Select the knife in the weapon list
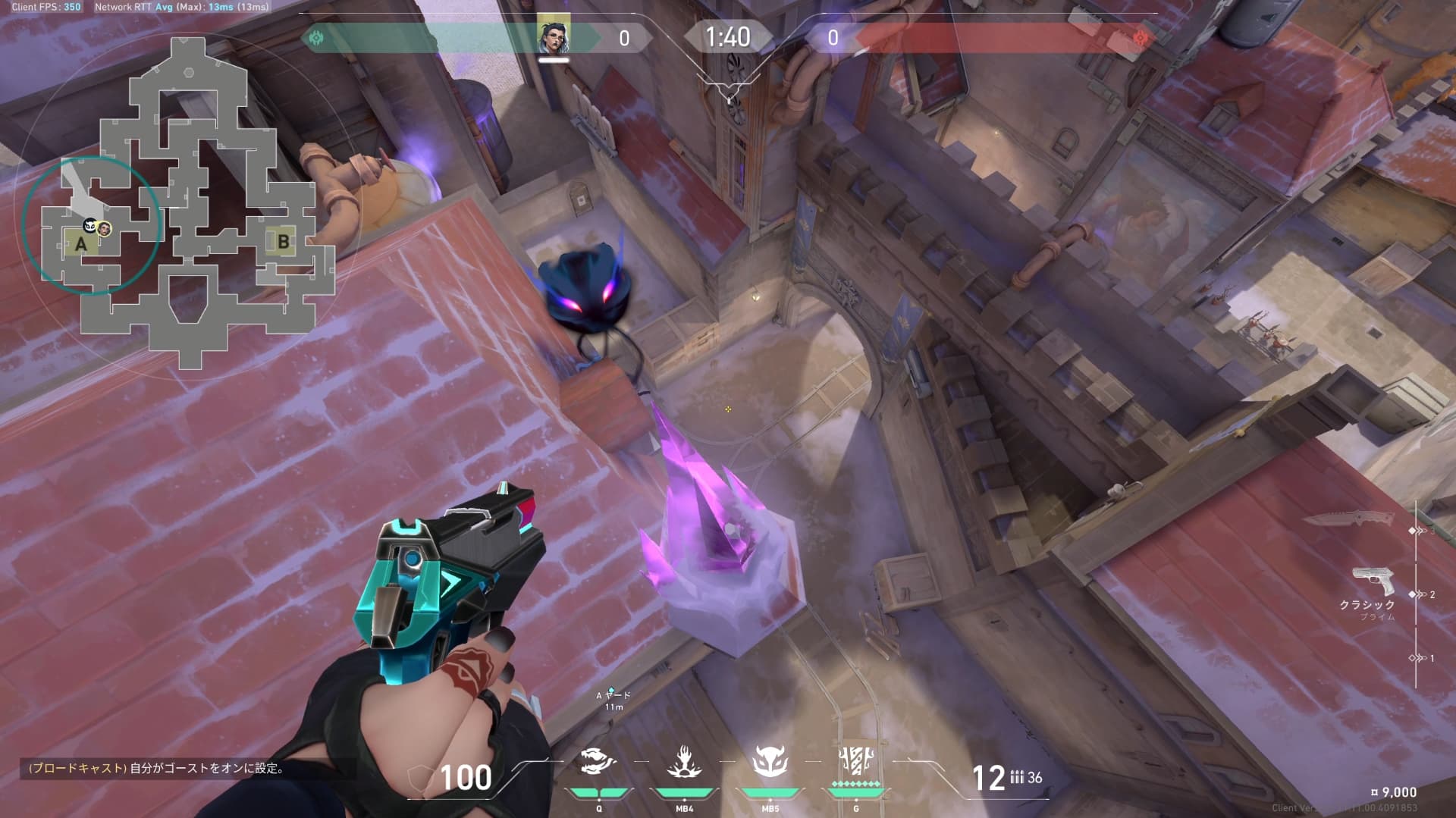 1348,519
